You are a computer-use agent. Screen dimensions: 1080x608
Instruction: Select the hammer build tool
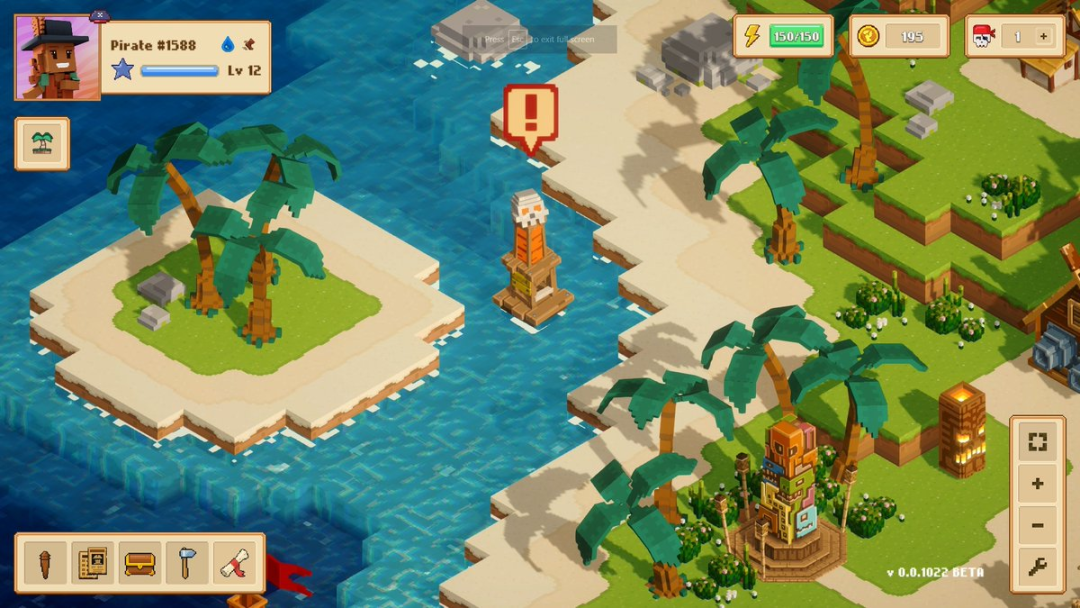pyautogui.click(x=187, y=564)
